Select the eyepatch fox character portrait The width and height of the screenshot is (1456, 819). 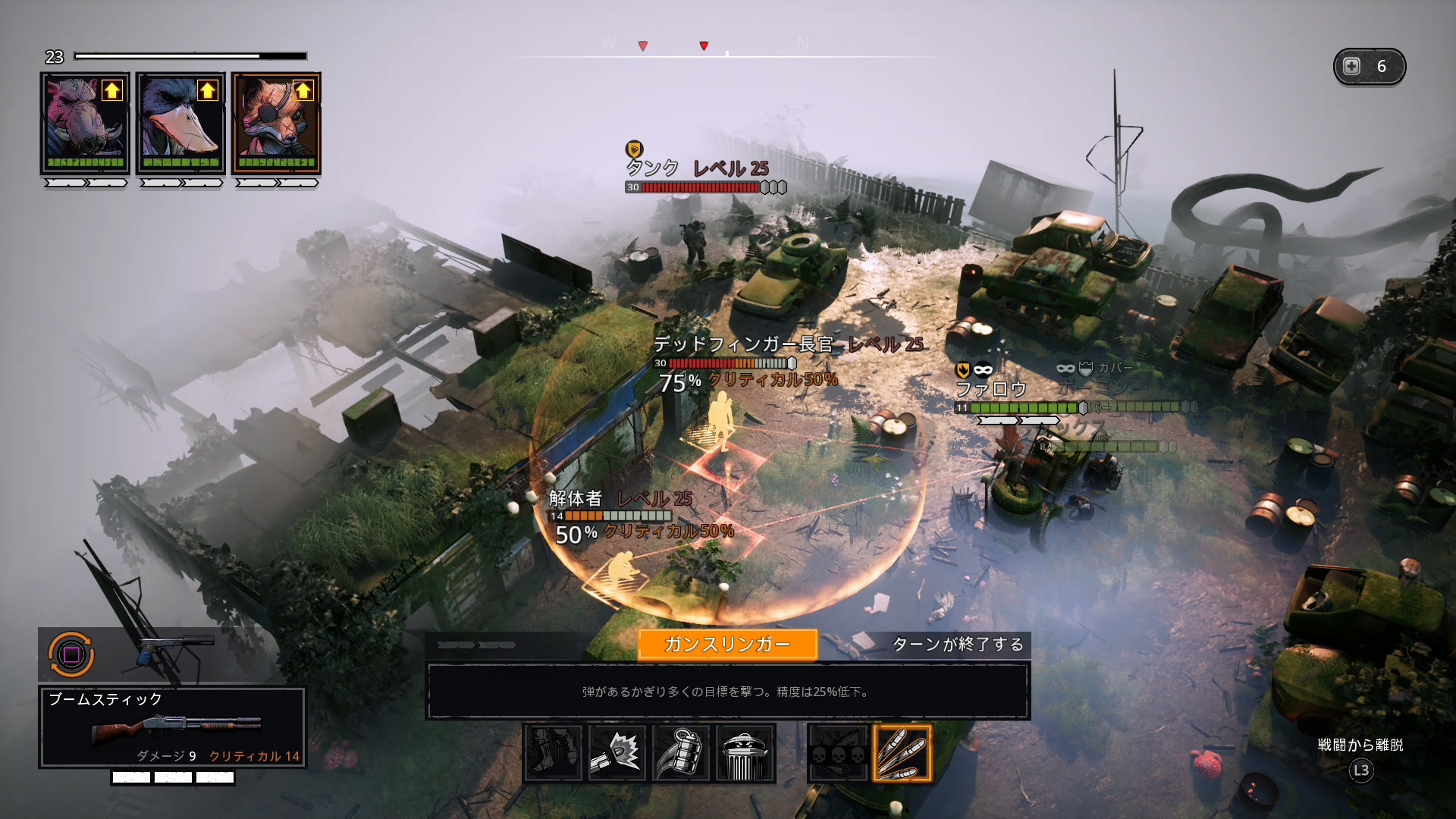click(276, 123)
